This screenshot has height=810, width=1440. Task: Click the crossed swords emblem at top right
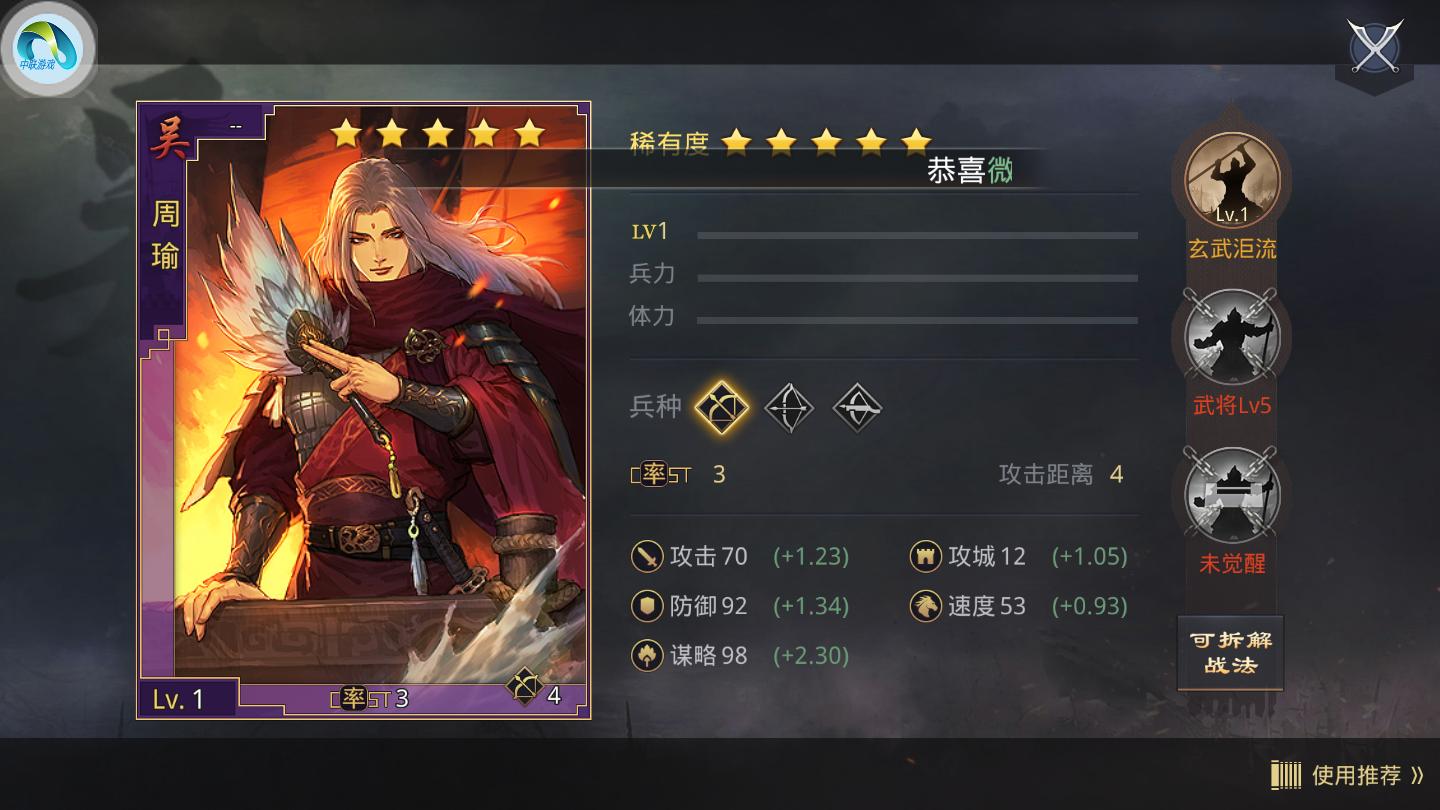click(1374, 48)
